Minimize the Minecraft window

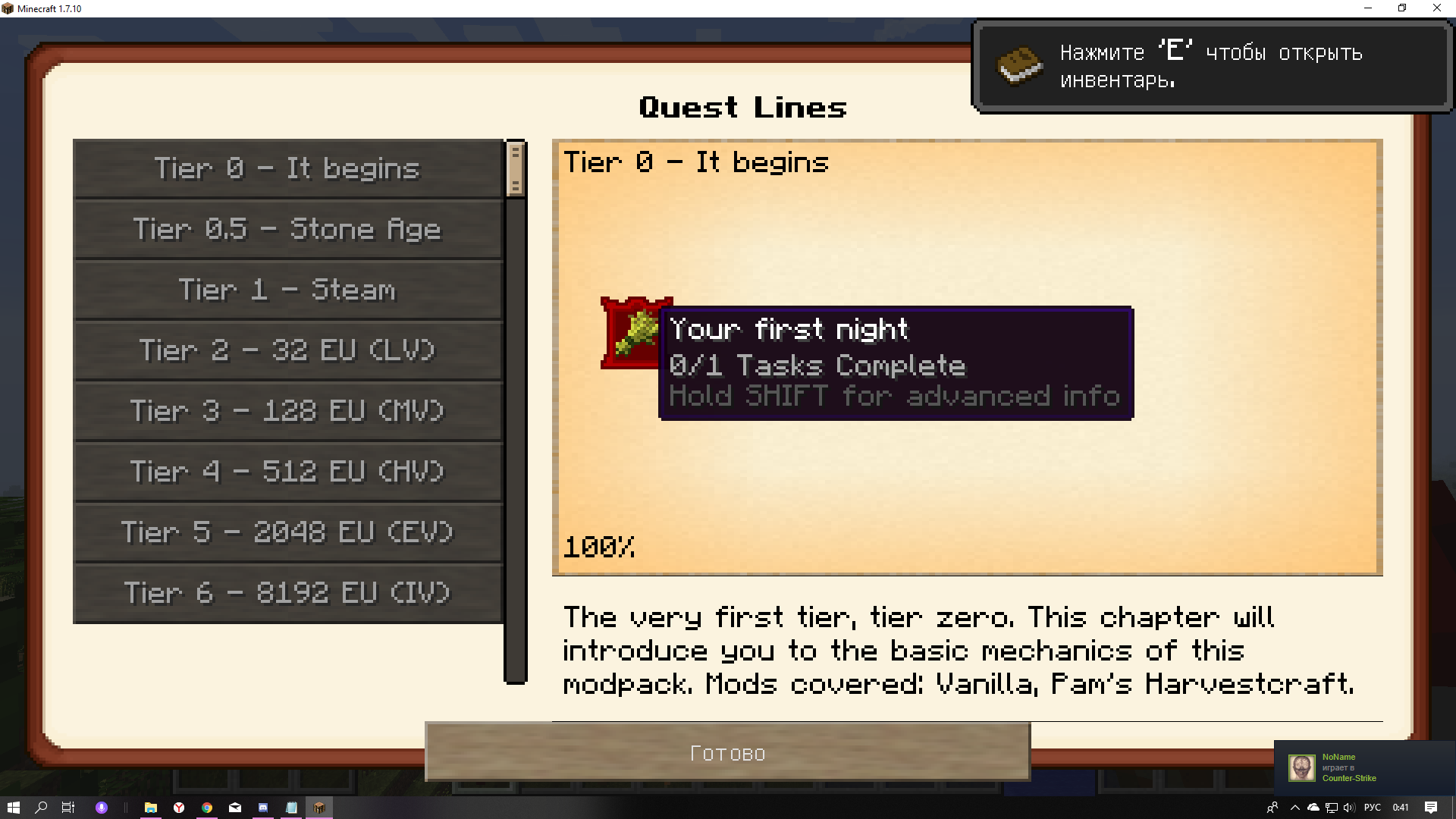click(1368, 8)
